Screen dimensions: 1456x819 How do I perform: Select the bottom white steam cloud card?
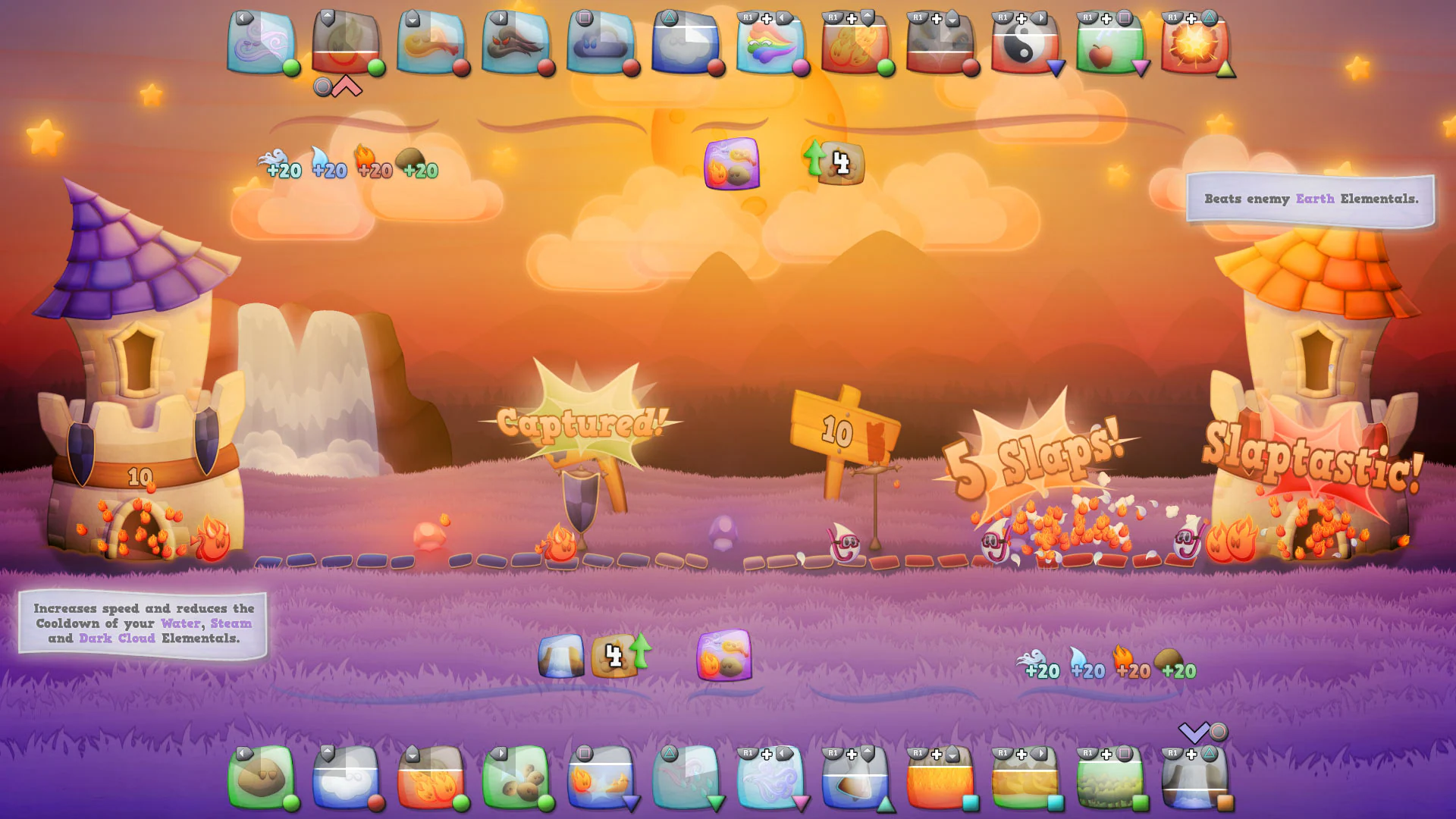point(346,777)
